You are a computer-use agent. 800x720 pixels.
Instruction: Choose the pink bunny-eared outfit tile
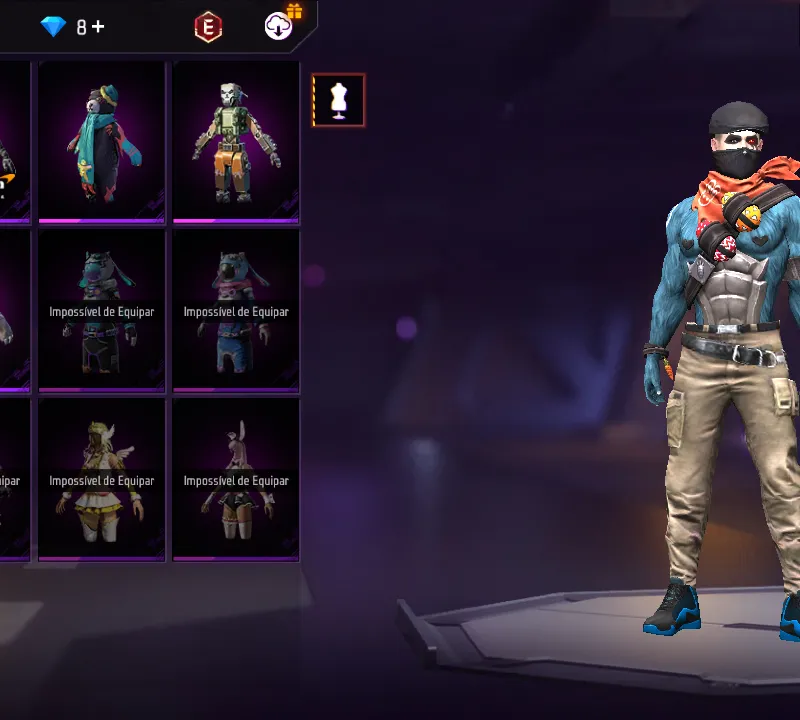[x=236, y=479]
